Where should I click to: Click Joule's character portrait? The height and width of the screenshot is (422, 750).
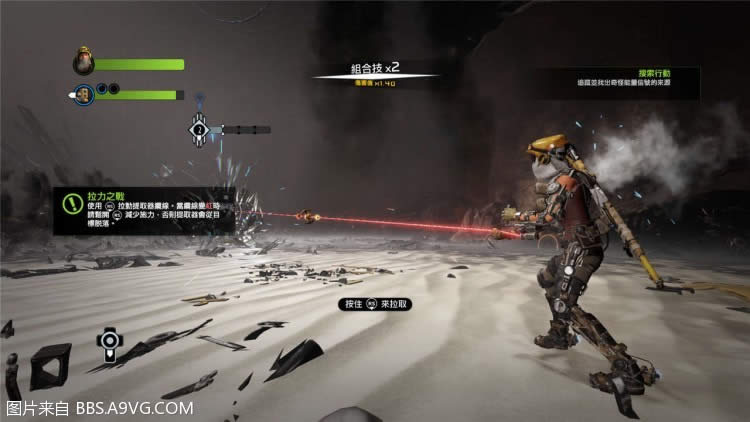tap(84, 64)
